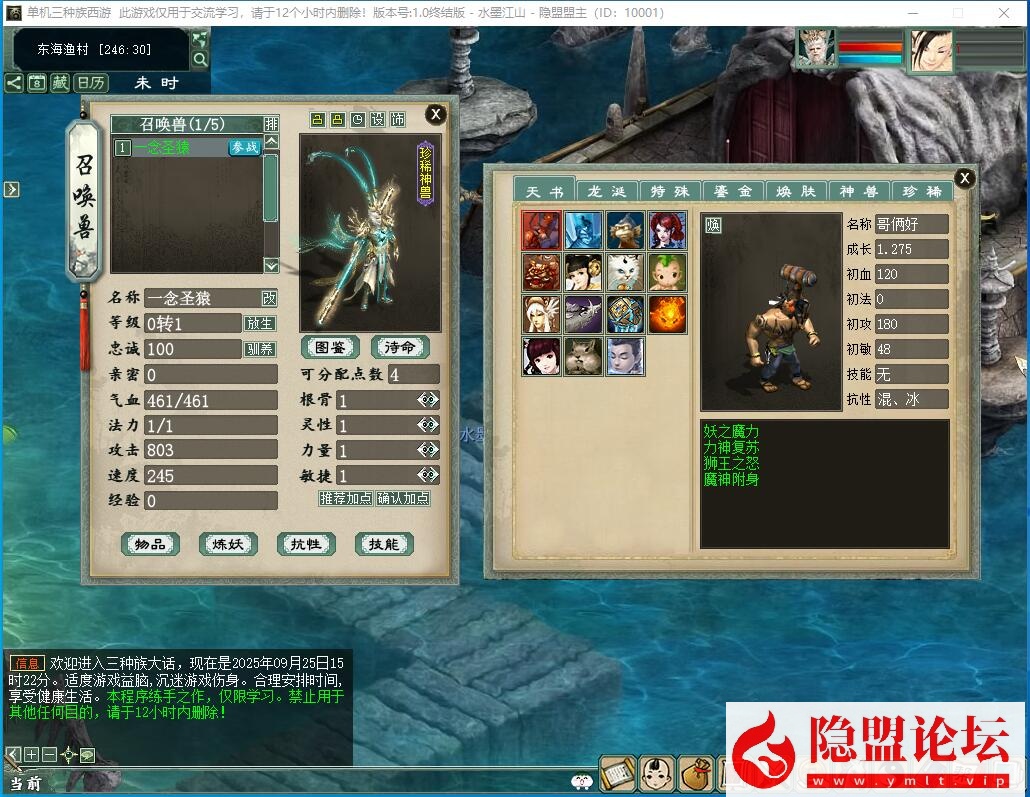Viewport: 1030px width, 797px height.
Task: Switch to the 鎏金 tab
Action: point(734,191)
